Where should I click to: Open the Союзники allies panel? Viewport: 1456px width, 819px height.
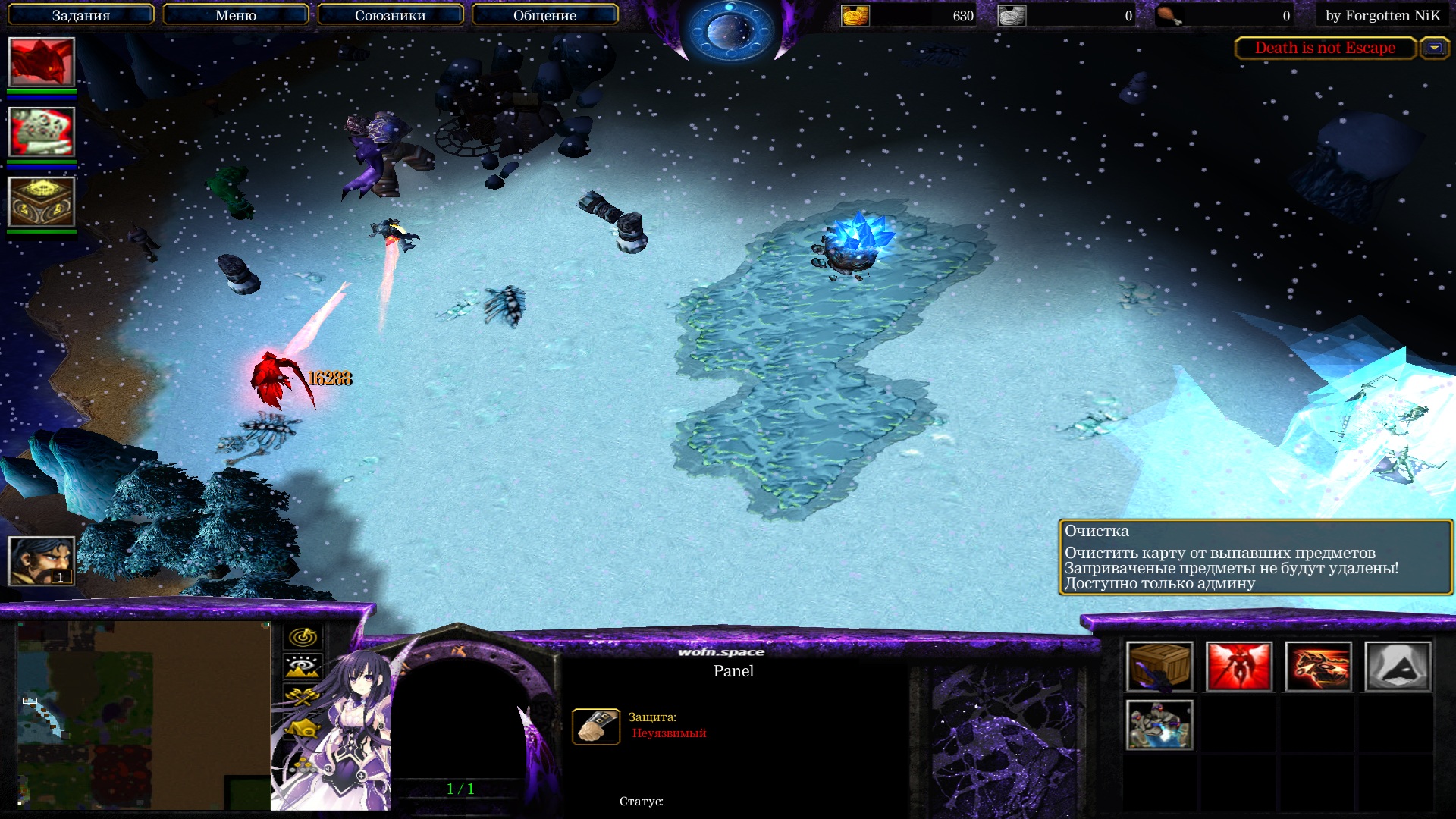pos(390,15)
